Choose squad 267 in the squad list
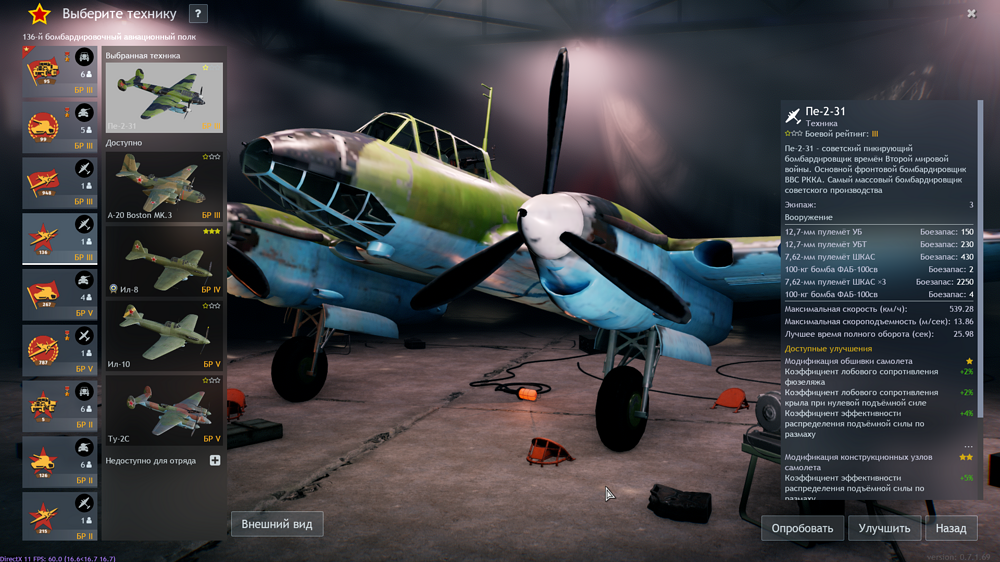 60,295
